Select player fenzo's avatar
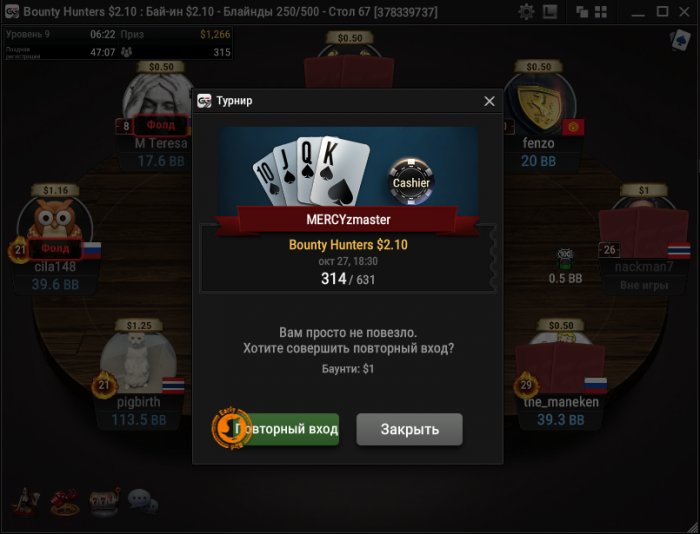This screenshot has width=700, height=534. pyautogui.click(x=538, y=103)
